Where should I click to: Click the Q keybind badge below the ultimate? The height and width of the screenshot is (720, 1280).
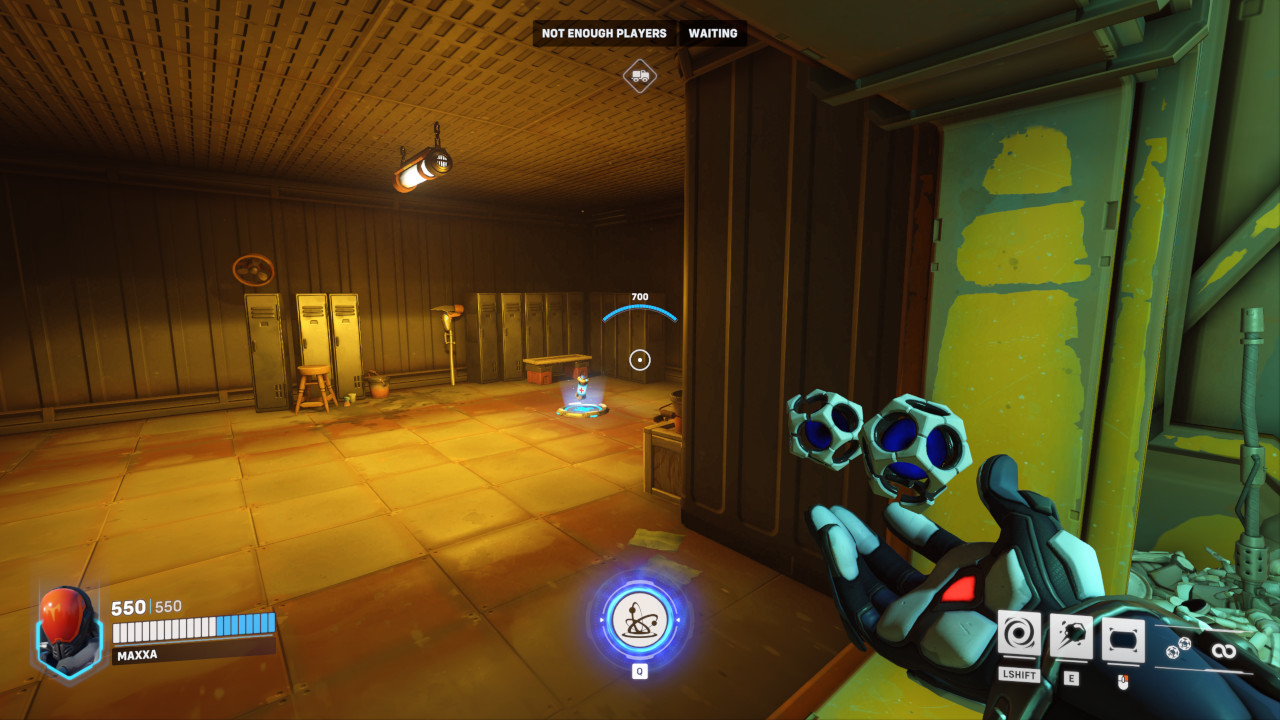pos(640,673)
